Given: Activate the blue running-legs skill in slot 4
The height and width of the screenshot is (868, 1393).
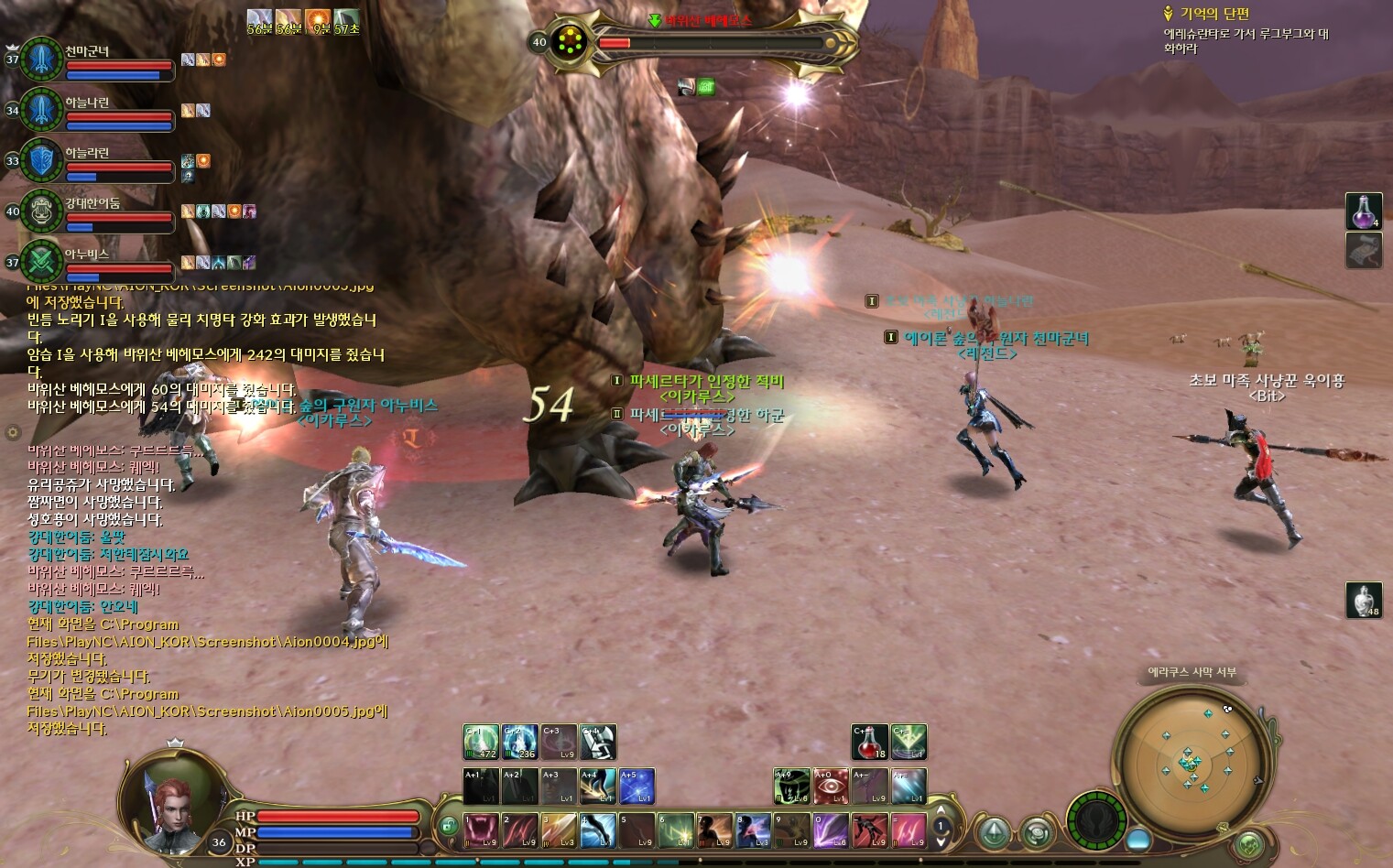Looking at the screenshot, I should pyautogui.click(x=597, y=830).
